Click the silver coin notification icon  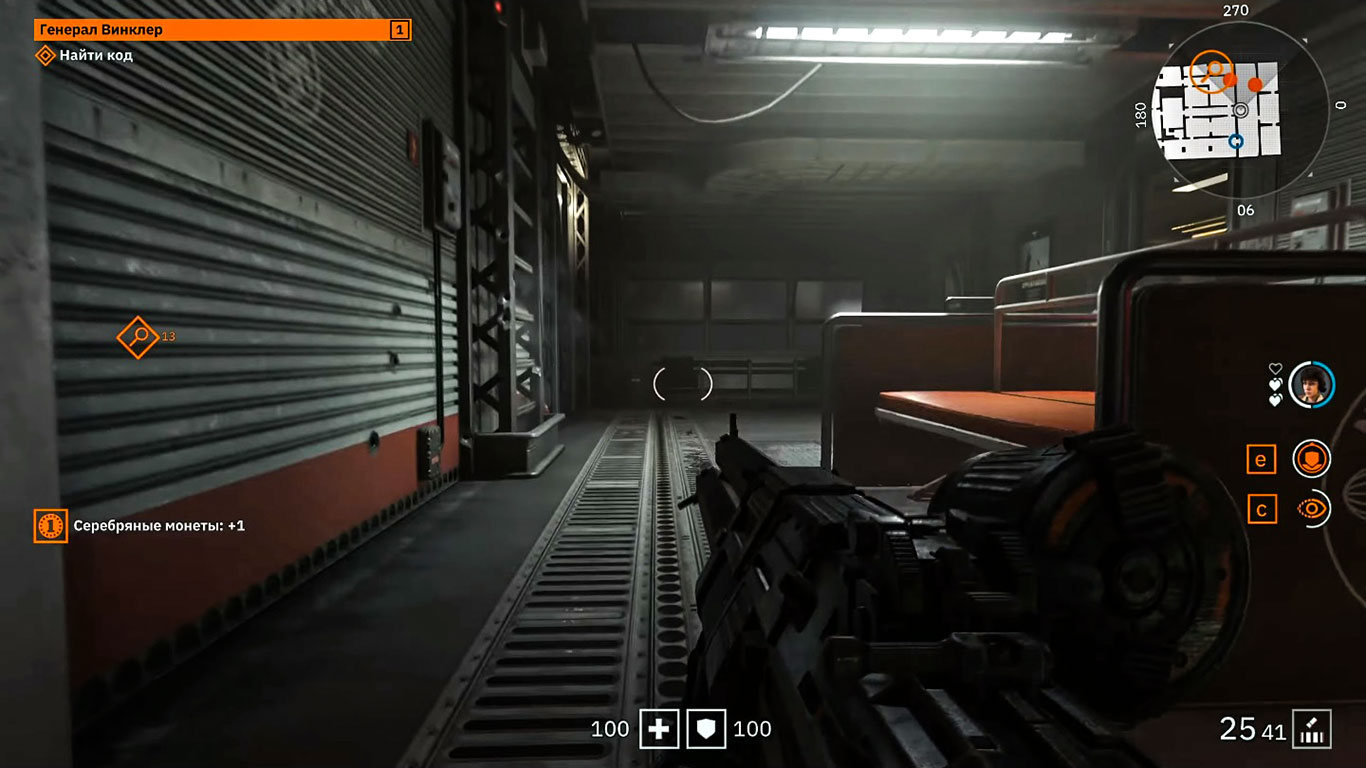[x=50, y=525]
